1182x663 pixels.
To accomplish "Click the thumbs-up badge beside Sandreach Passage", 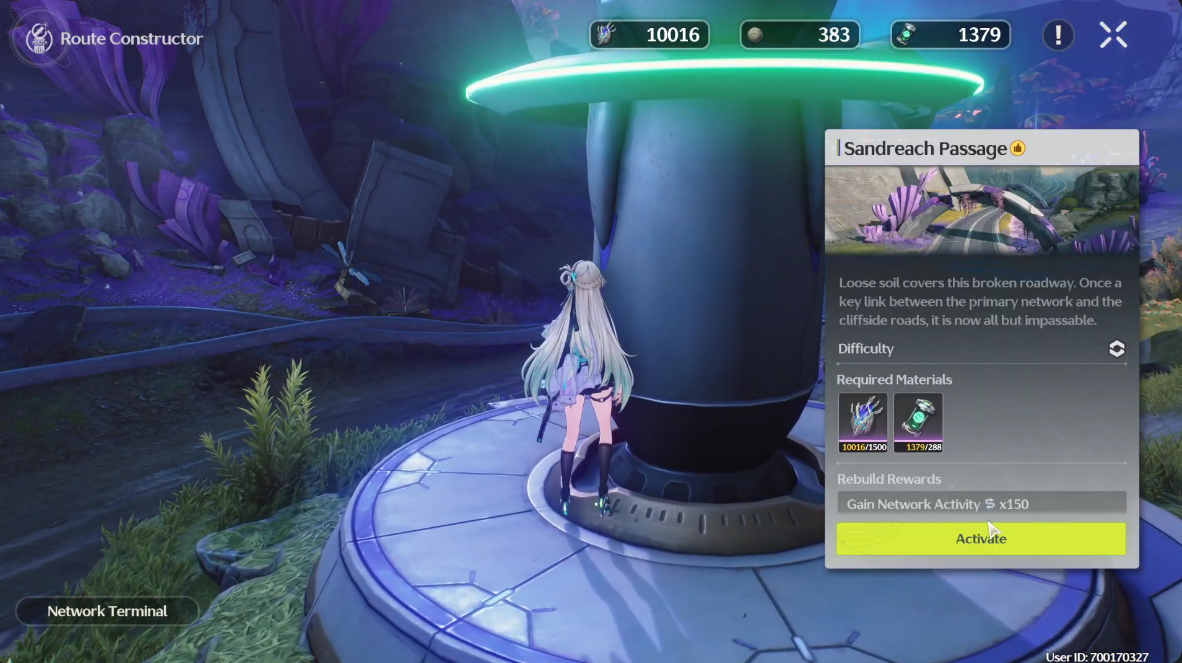I will pyautogui.click(x=1018, y=149).
